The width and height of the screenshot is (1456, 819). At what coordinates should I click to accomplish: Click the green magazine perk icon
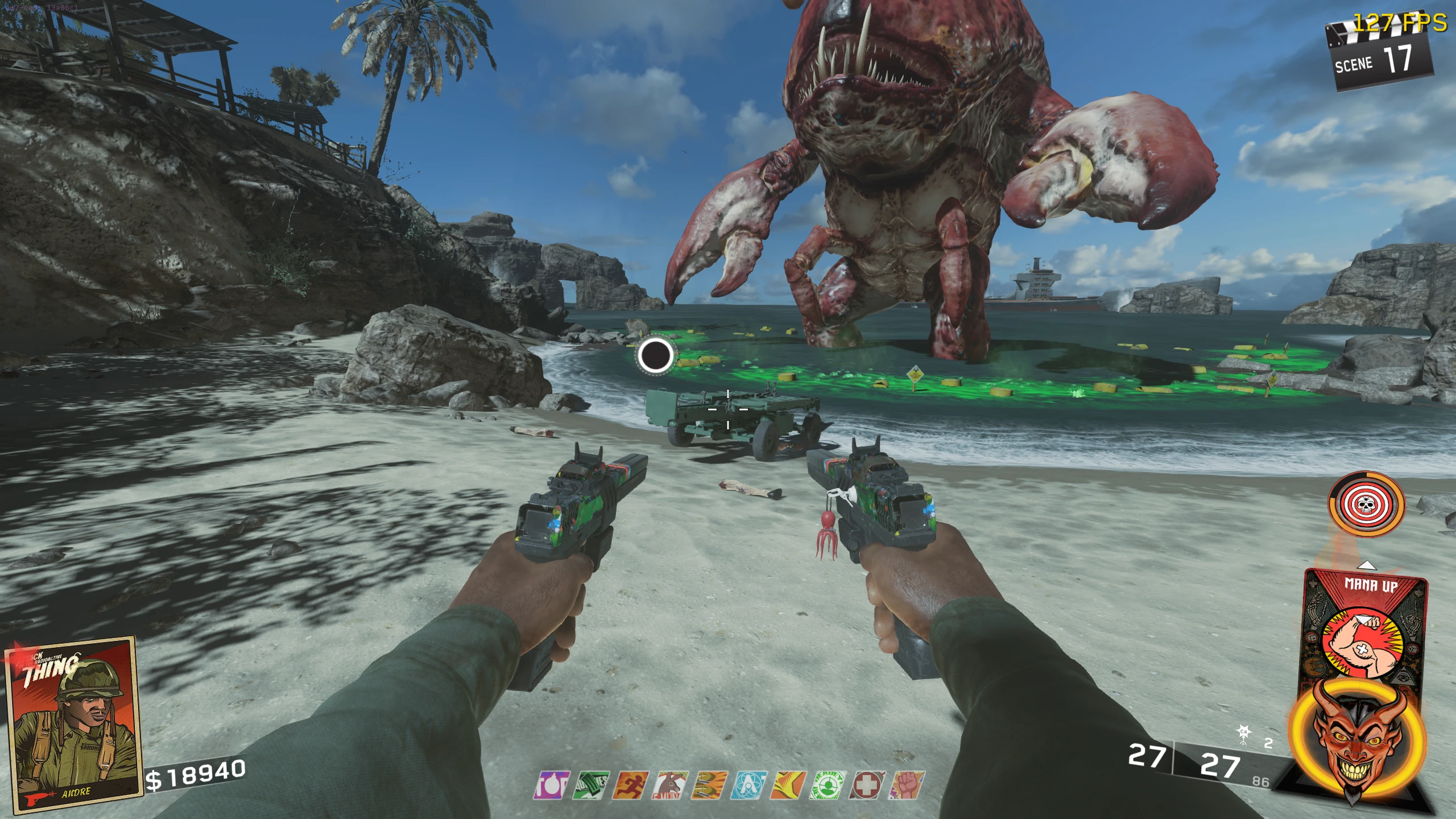591,785
